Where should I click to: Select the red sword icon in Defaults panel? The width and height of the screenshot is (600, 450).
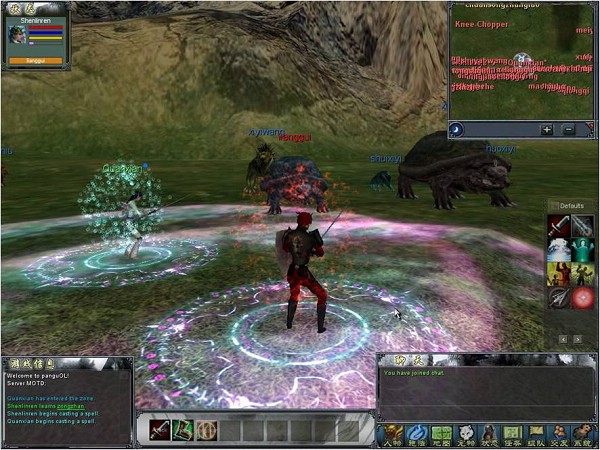(559, 227)
